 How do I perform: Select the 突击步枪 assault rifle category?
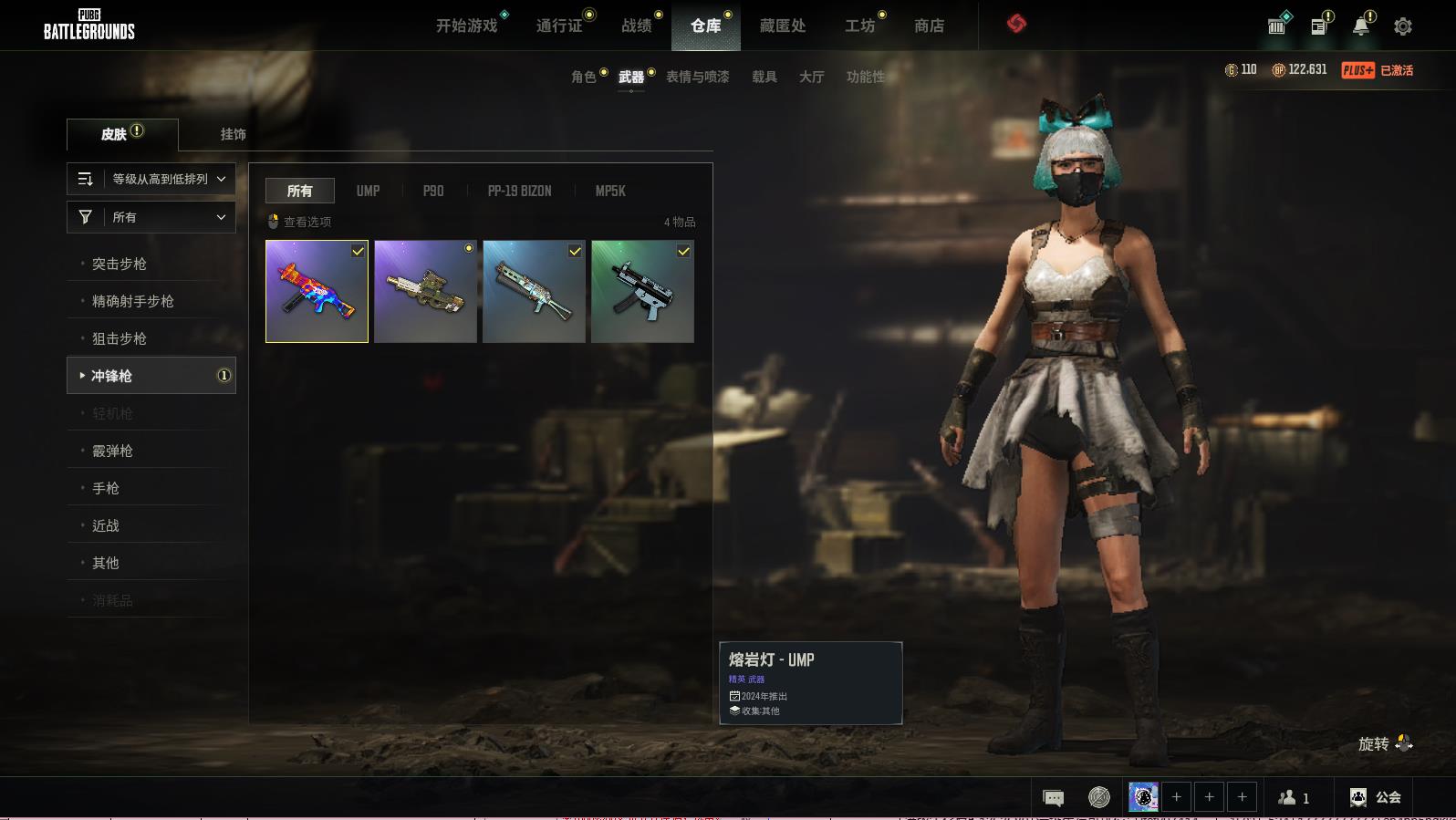tap(119, 264)
